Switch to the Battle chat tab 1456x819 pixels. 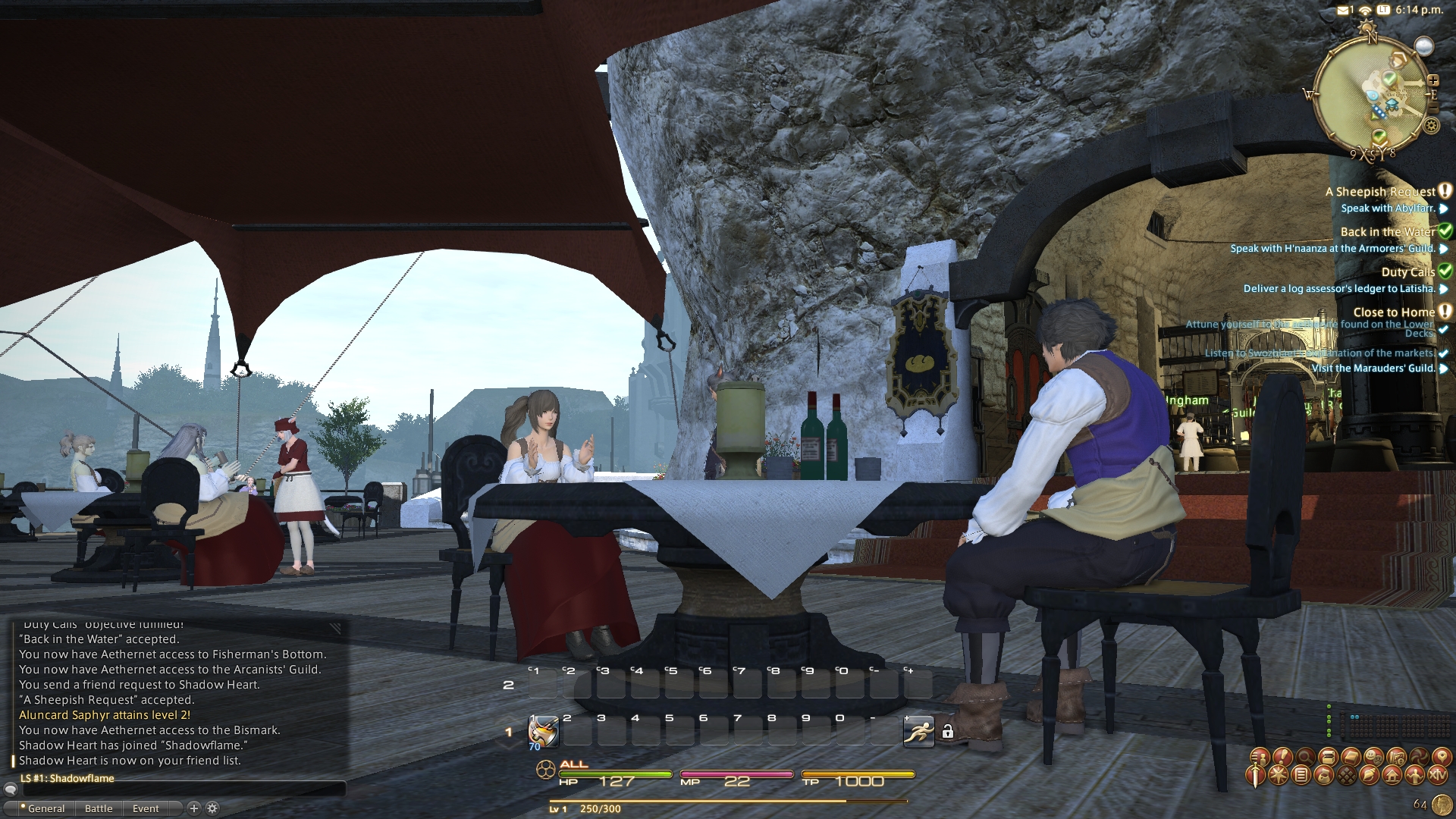(x=99, y=808)
